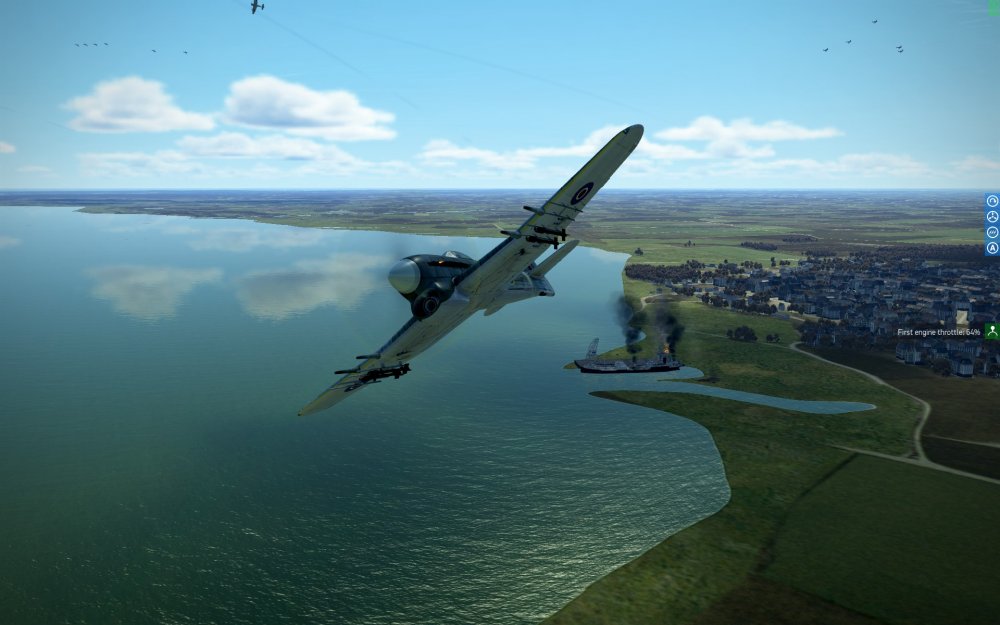Image resolution: width=1000 pixels, height=625 pixels.
Task: Select the three-spoke propeller icon
Action: coord(992,216)
